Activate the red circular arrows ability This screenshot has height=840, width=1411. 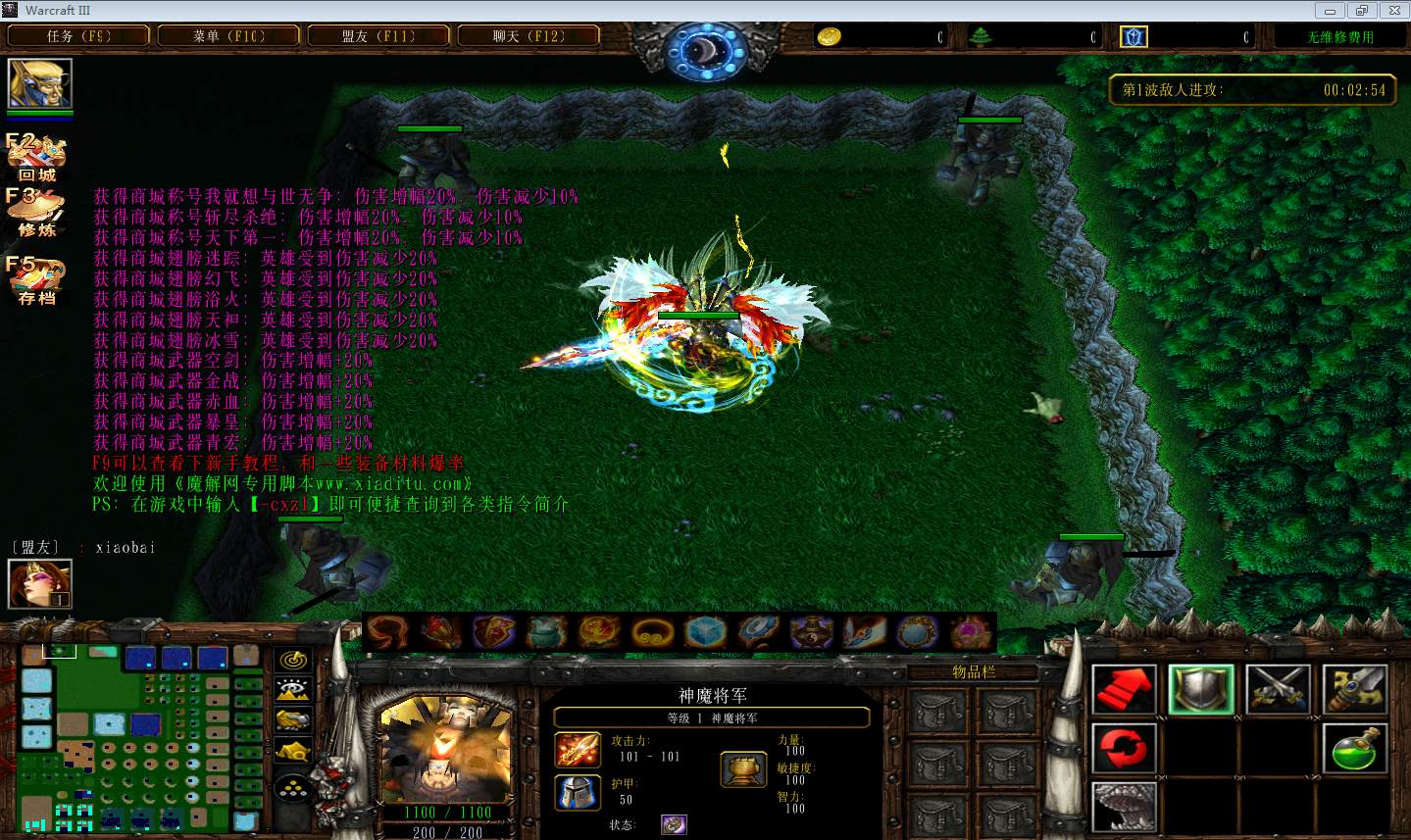tap(1125, 749)
